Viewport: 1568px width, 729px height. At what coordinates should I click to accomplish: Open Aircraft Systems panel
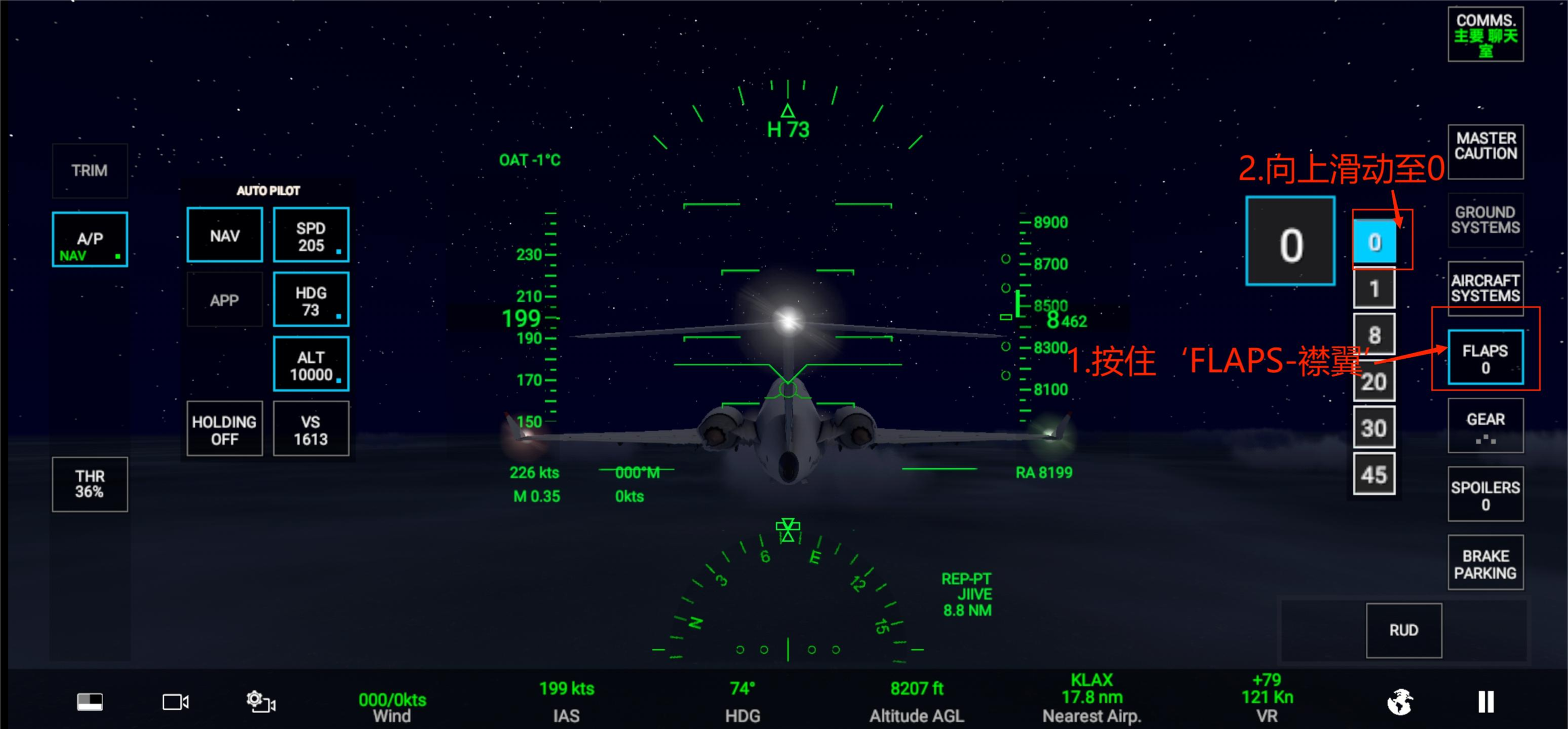pyautogui.click(x=1485, y=288)
